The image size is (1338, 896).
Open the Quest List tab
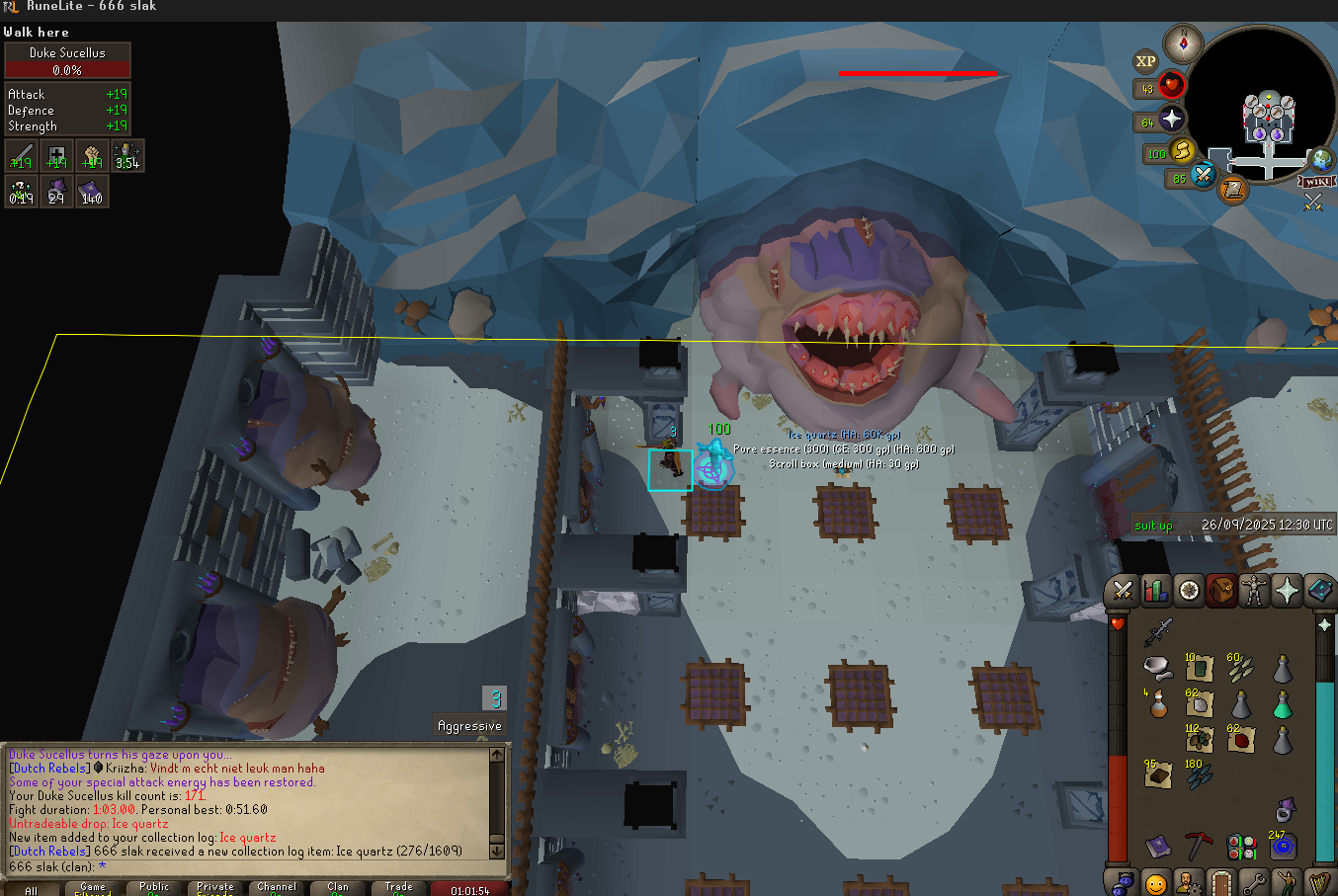pyautogui.click(x=1189, y=591)
